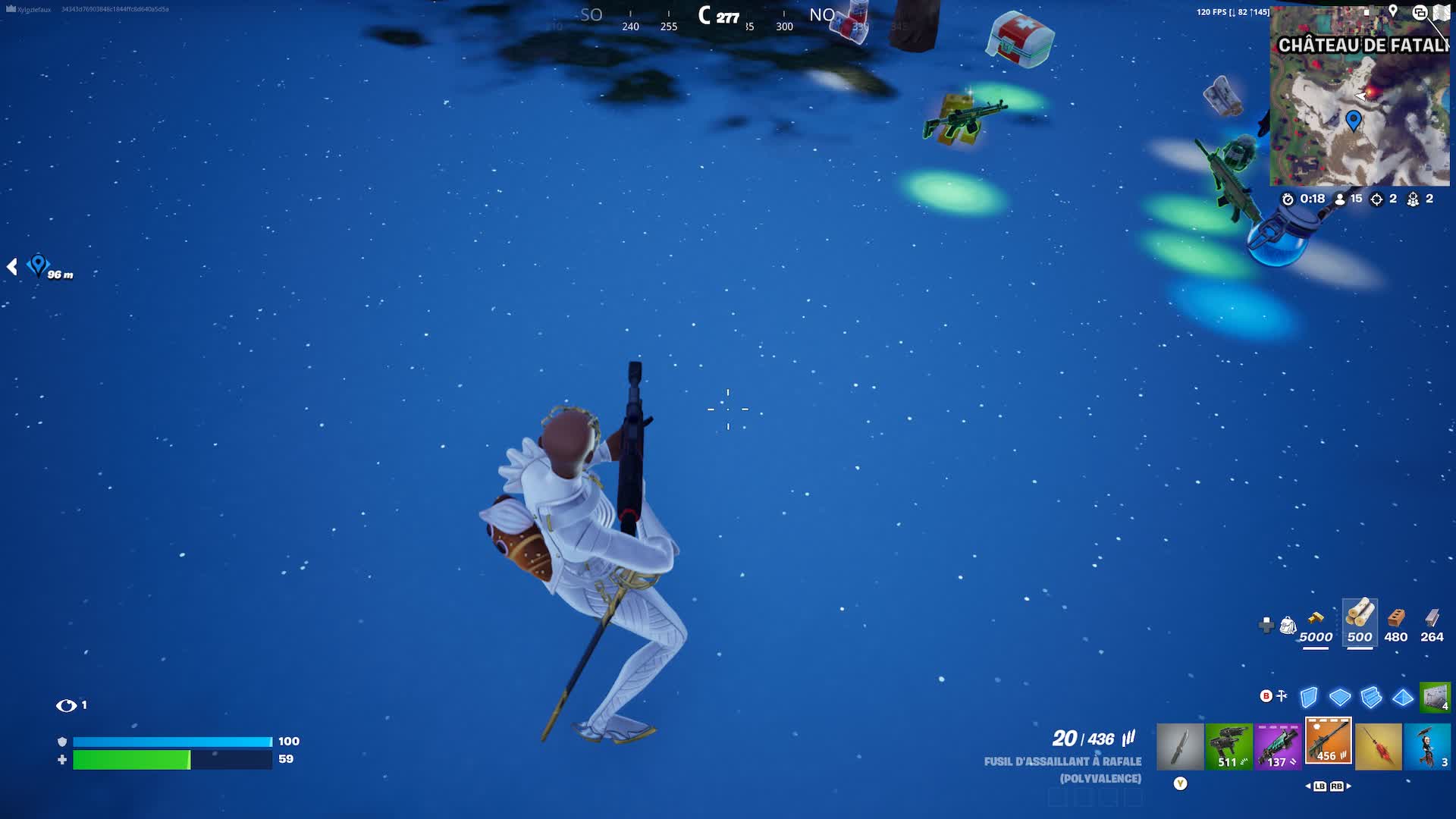Pick the wall building piece
The height and width of the screenshot is (819, 1456).
[1309, 697]
